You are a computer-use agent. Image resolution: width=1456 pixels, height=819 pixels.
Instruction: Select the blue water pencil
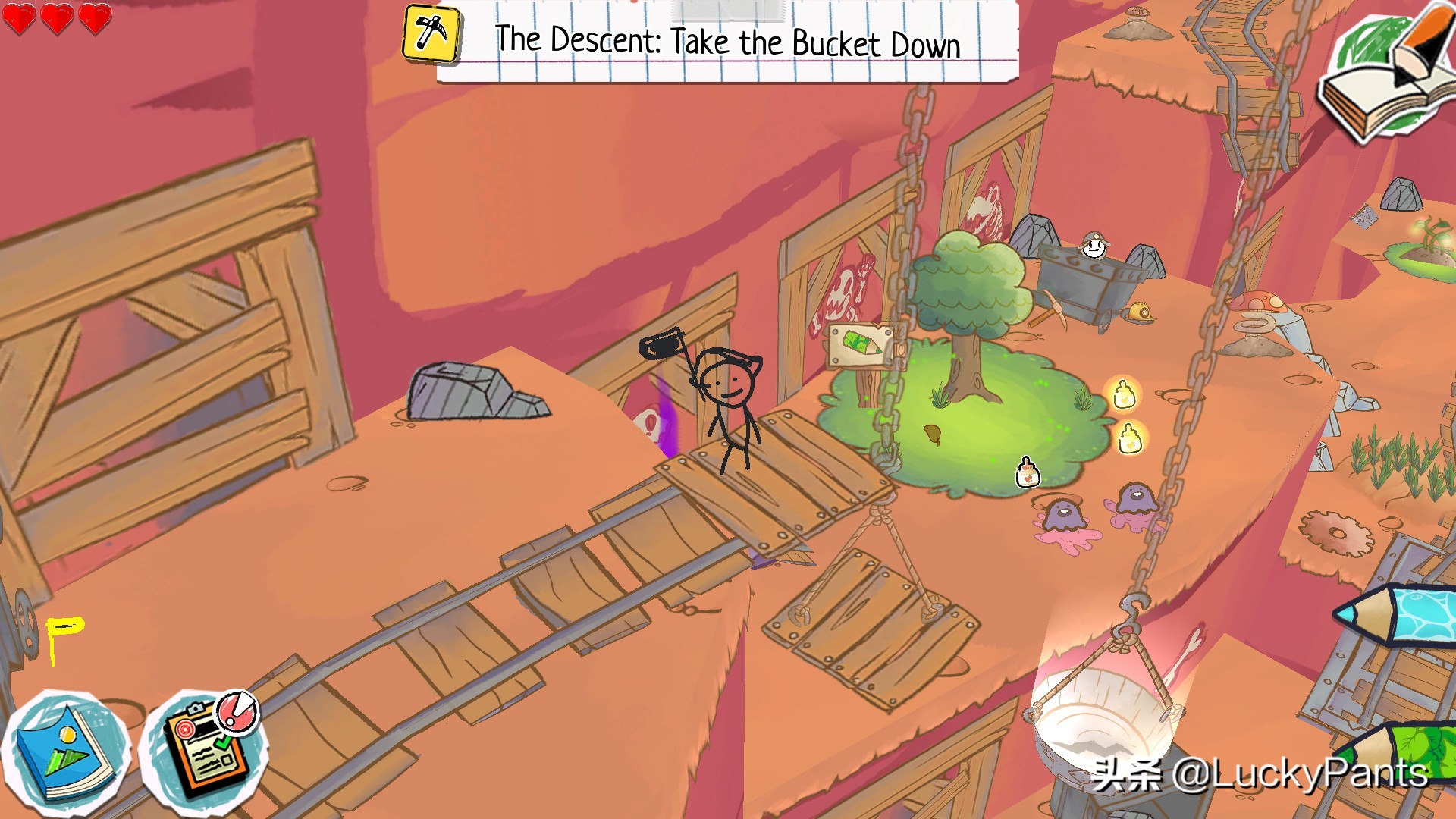click(x=1403, y=614)
